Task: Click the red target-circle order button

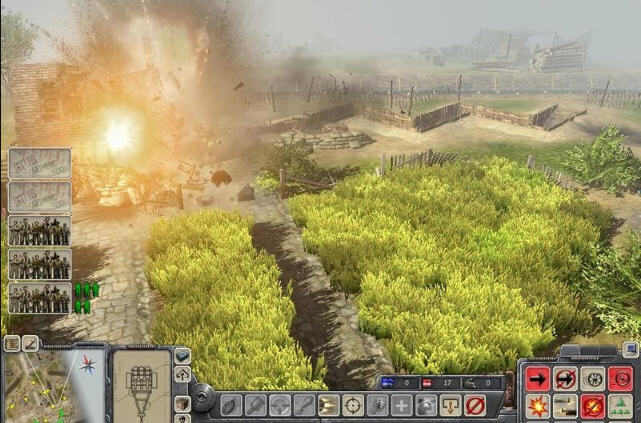Action: click(621, 379)
